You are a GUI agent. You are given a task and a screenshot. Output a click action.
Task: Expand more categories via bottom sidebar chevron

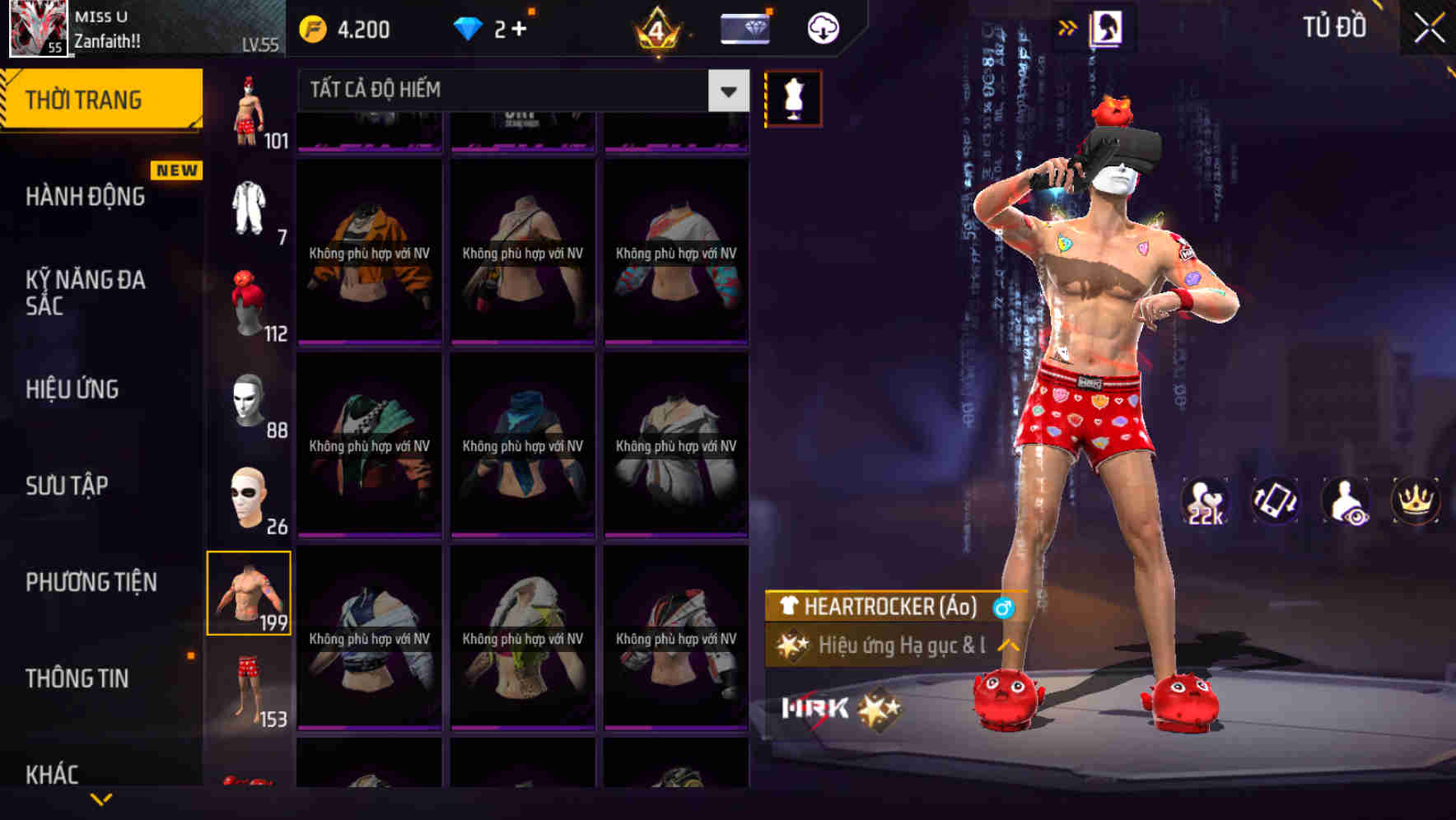(x=99, y=800)
